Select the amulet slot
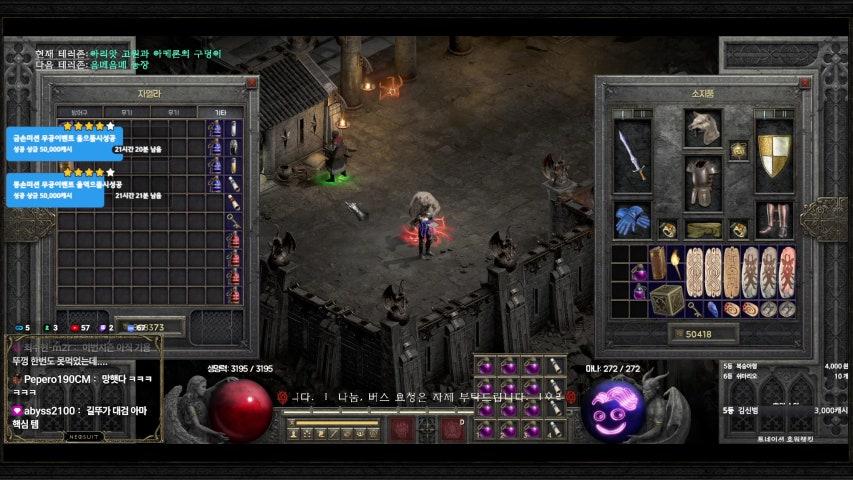The width and height of the screenshot is (853, 480). click(x=738, y=150)
